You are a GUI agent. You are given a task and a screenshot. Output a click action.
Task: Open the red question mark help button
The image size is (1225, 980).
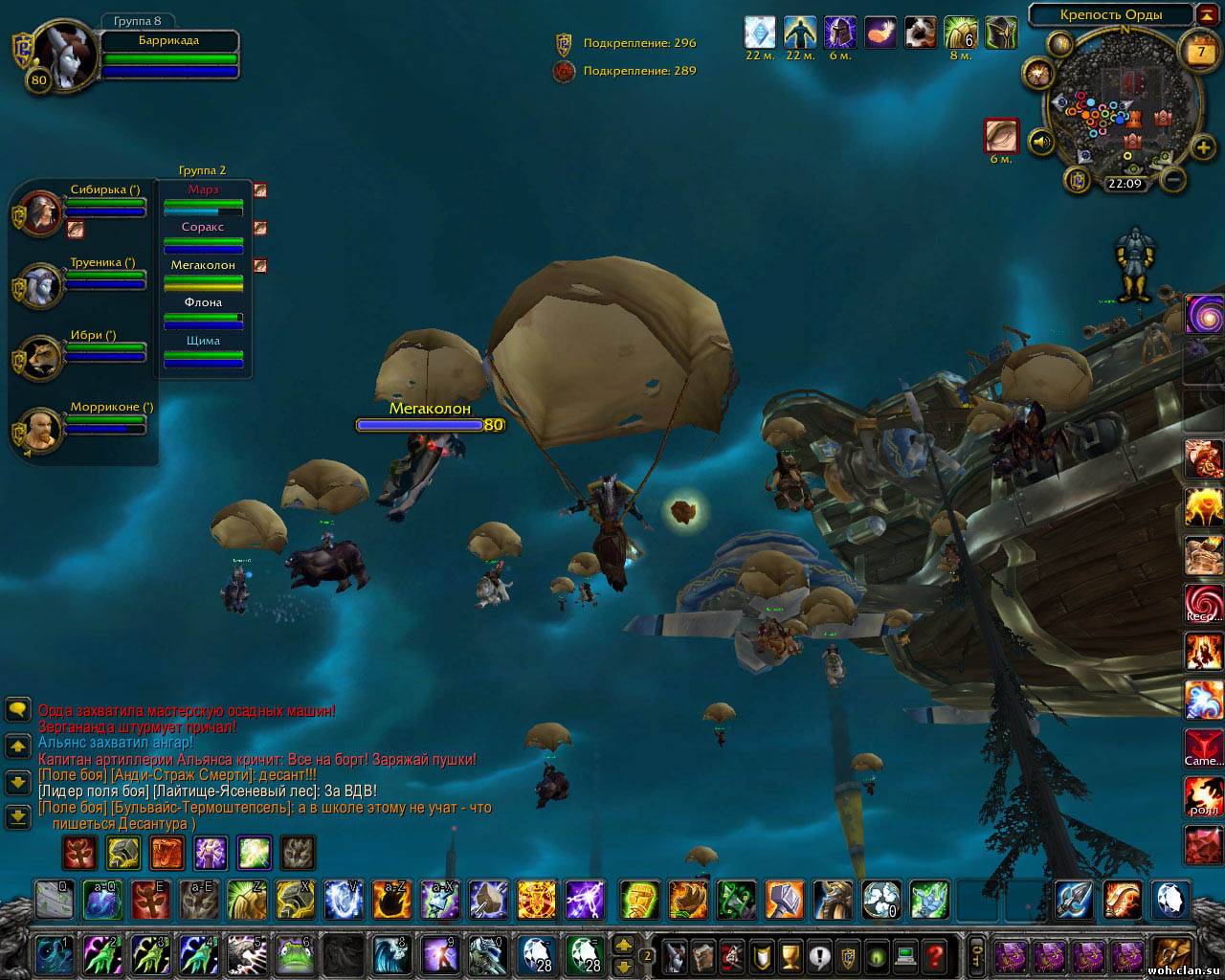tap(934, 954)
